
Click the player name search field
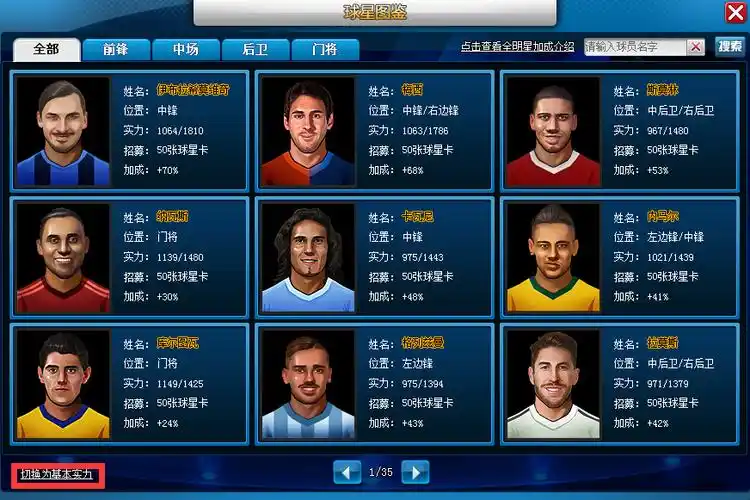point(635,47)
